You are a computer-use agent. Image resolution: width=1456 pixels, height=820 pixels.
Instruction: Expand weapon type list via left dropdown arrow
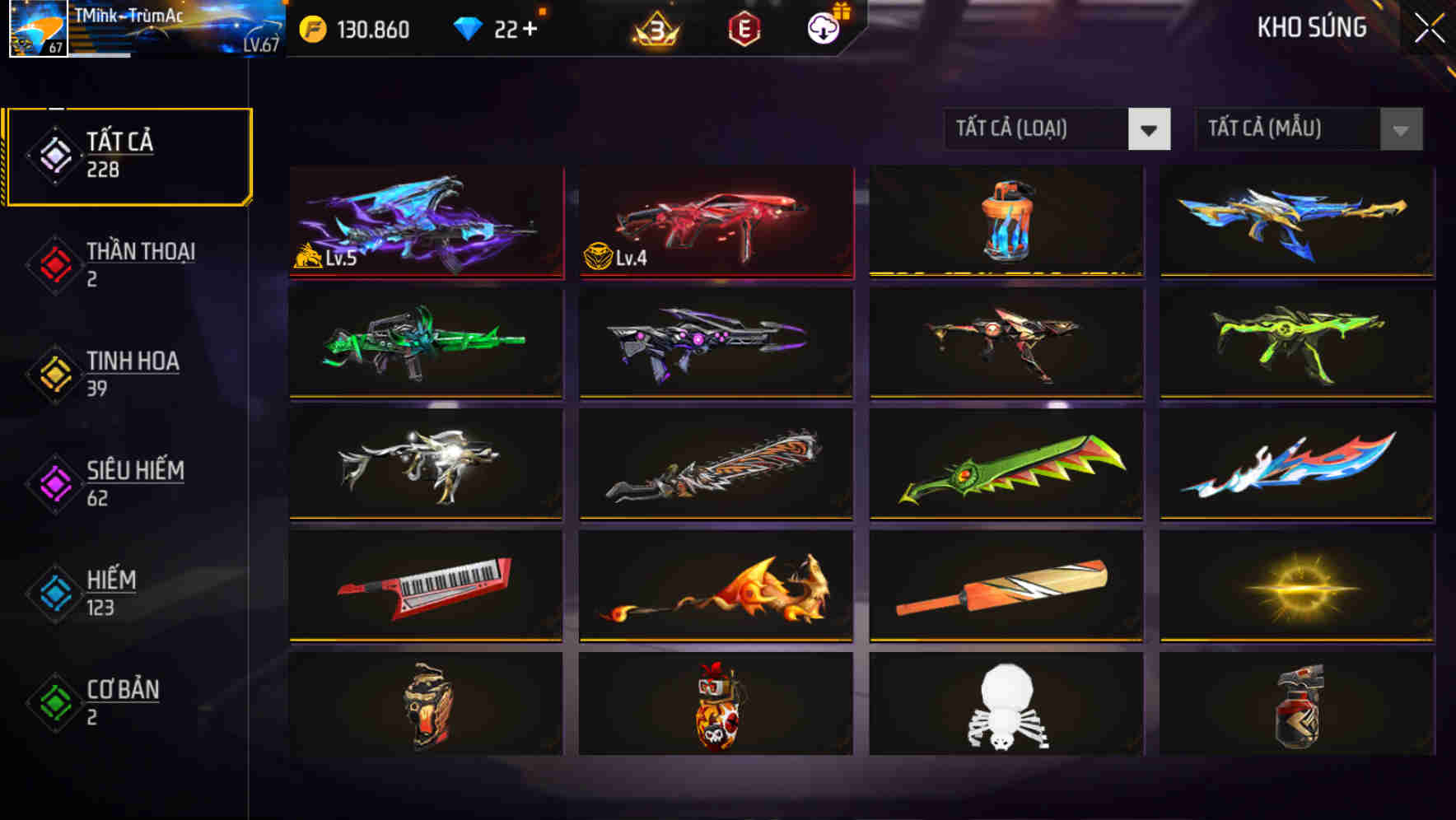click(1150, 129)
